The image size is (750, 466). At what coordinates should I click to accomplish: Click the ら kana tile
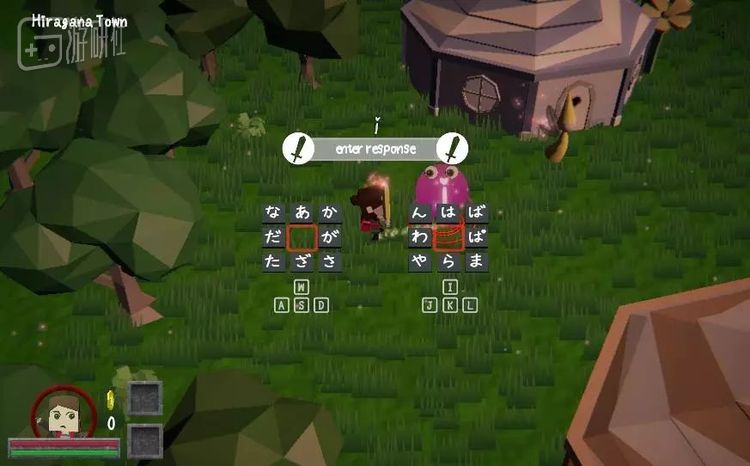448,262
